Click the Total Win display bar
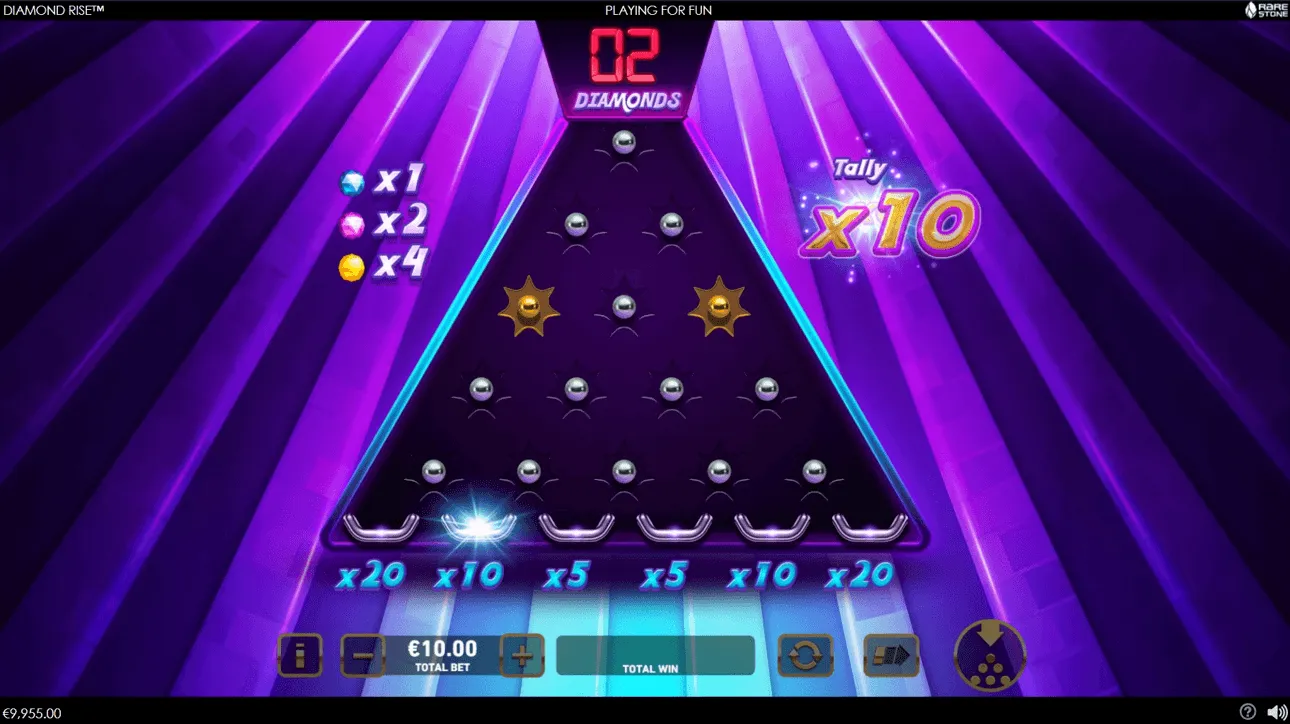The image size is (1290, 724). coord(655,655)
